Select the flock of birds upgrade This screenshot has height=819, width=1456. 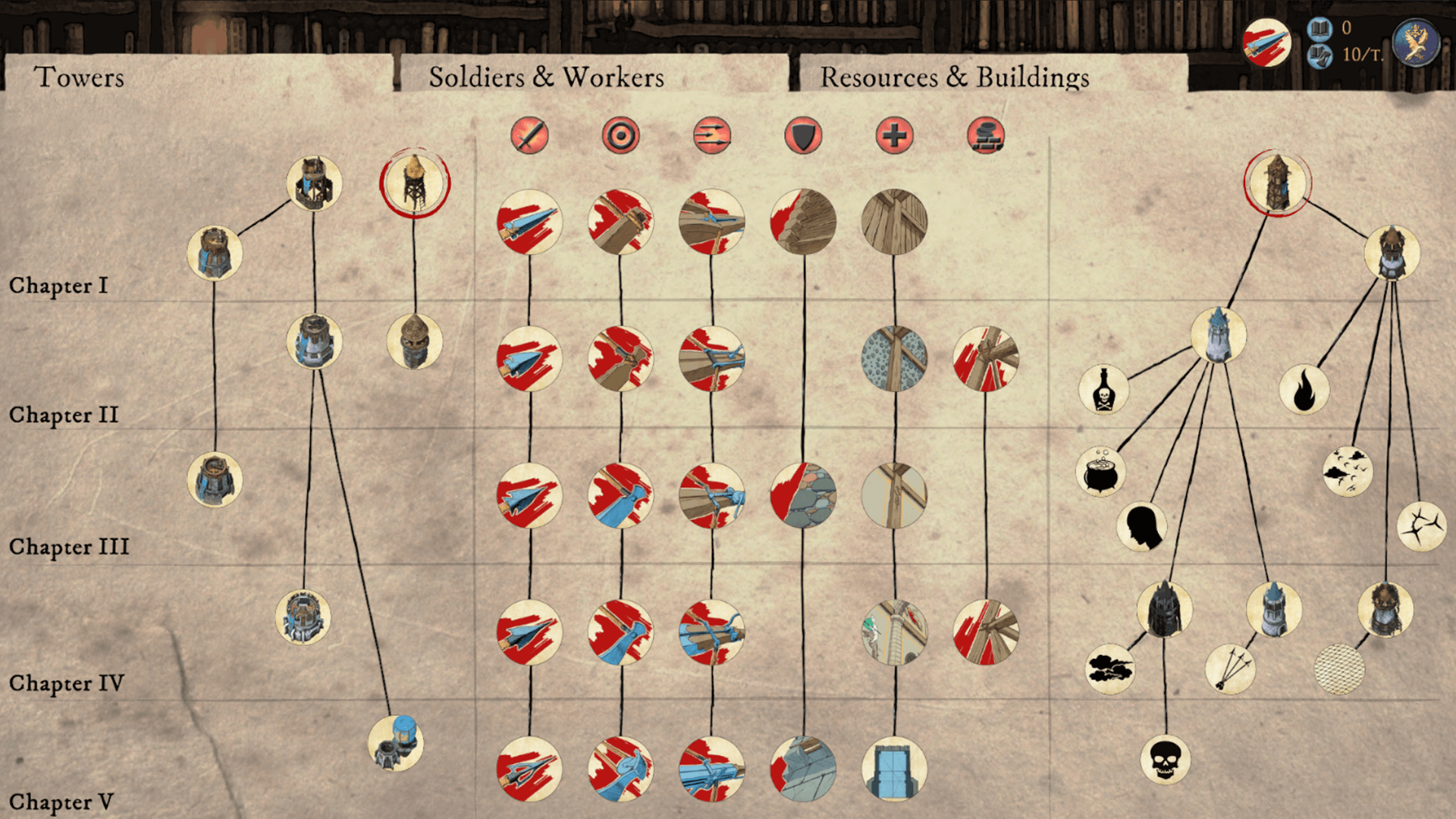click(1348, 472)
